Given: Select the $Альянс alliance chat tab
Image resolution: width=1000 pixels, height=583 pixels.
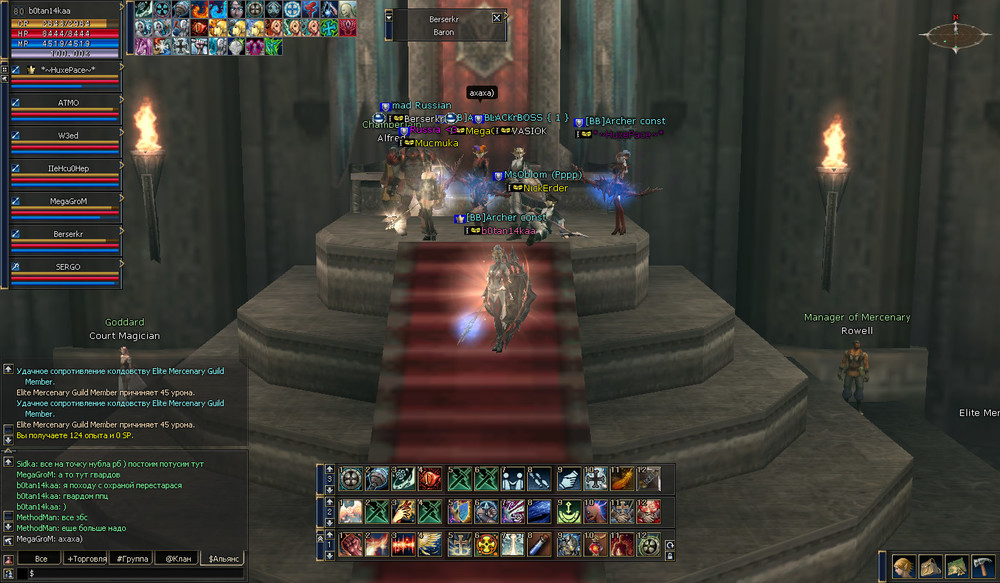Looking at the screenshot, I should point(222,558).
